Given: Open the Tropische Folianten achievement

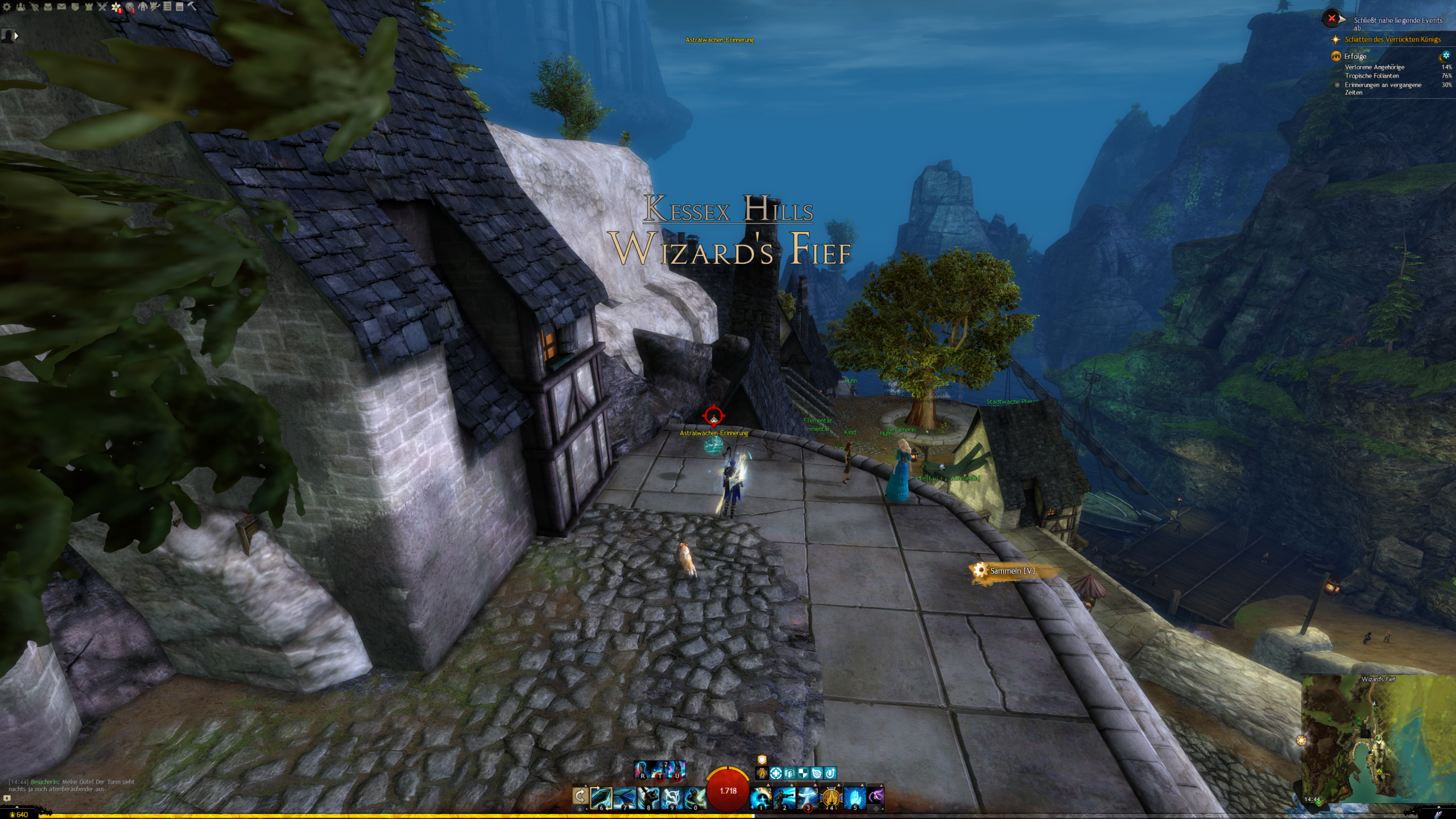Looking at the screenshot, I should coord(1371,76).
